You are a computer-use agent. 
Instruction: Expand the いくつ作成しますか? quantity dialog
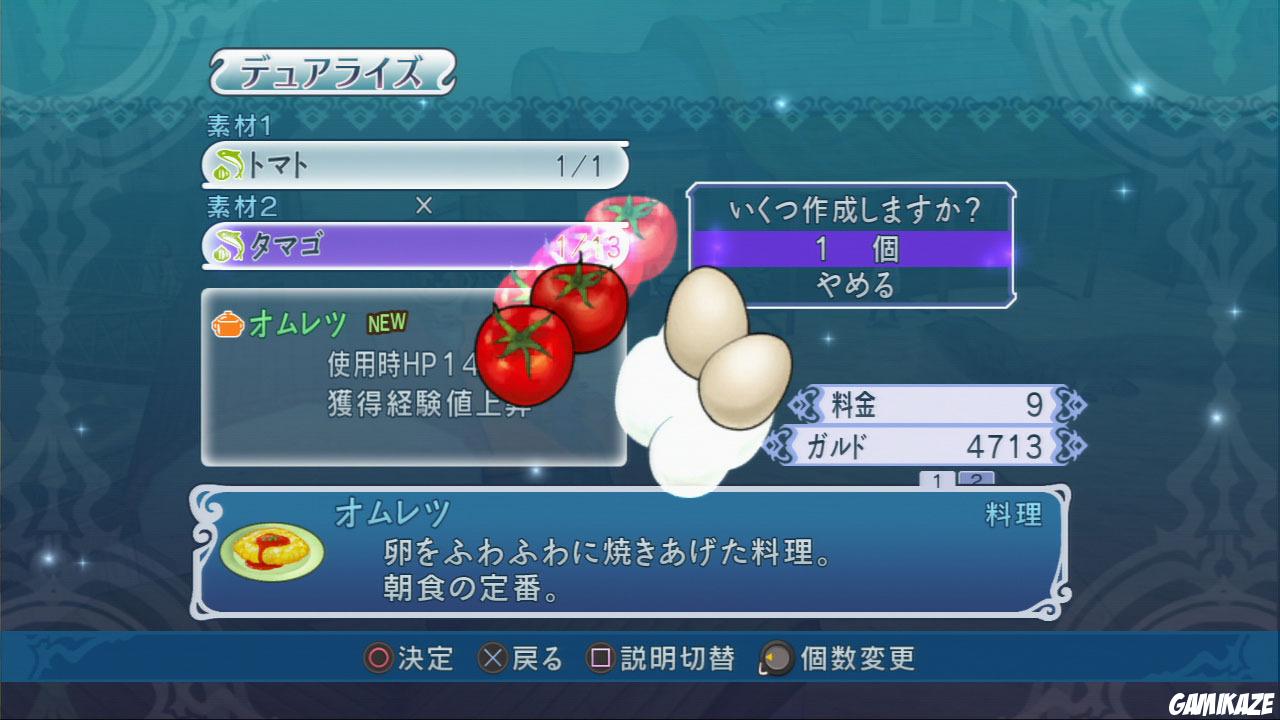click(x=855, y=207)
